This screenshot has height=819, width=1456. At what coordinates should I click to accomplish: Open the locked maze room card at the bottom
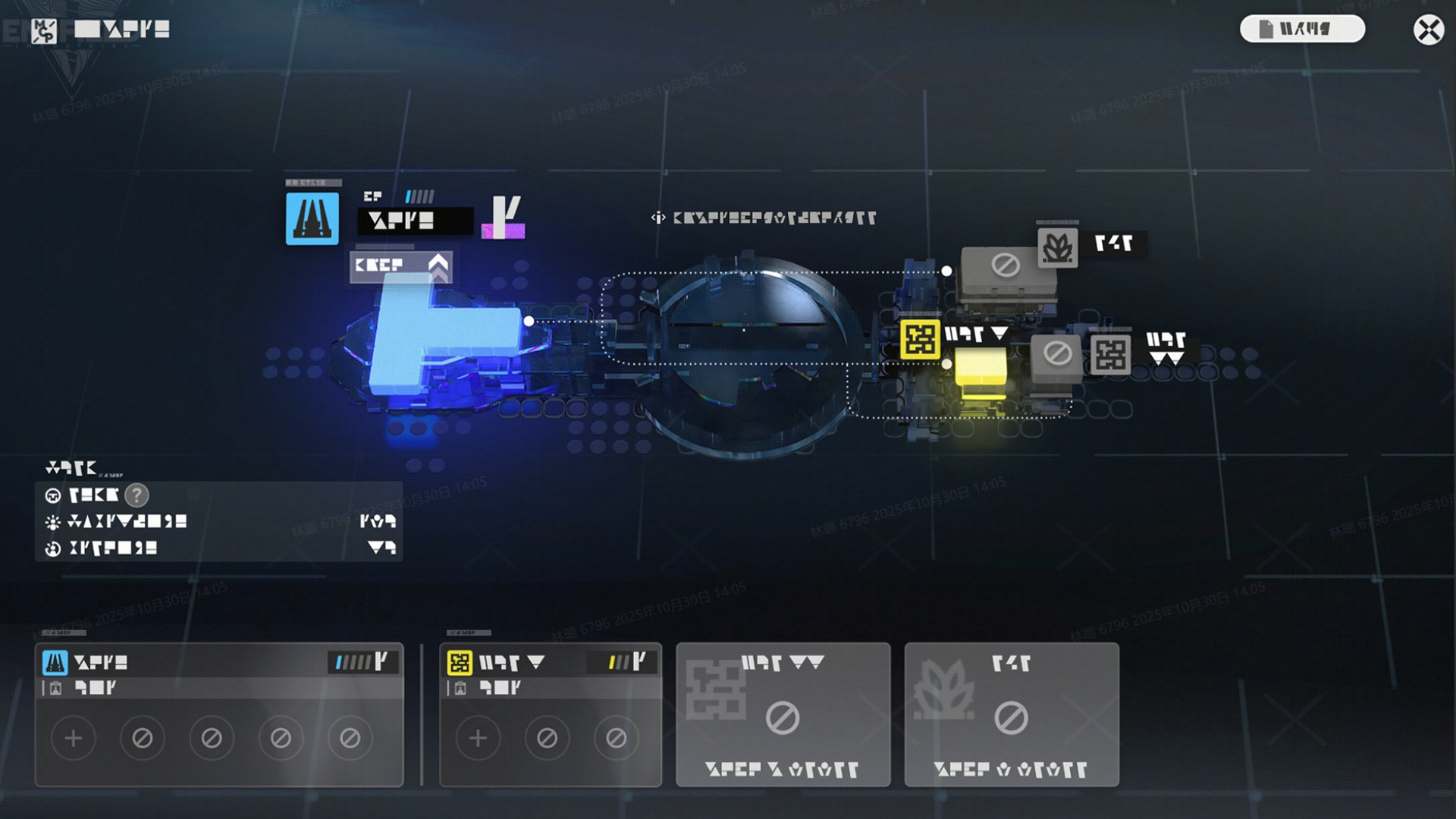coord(783,714)
